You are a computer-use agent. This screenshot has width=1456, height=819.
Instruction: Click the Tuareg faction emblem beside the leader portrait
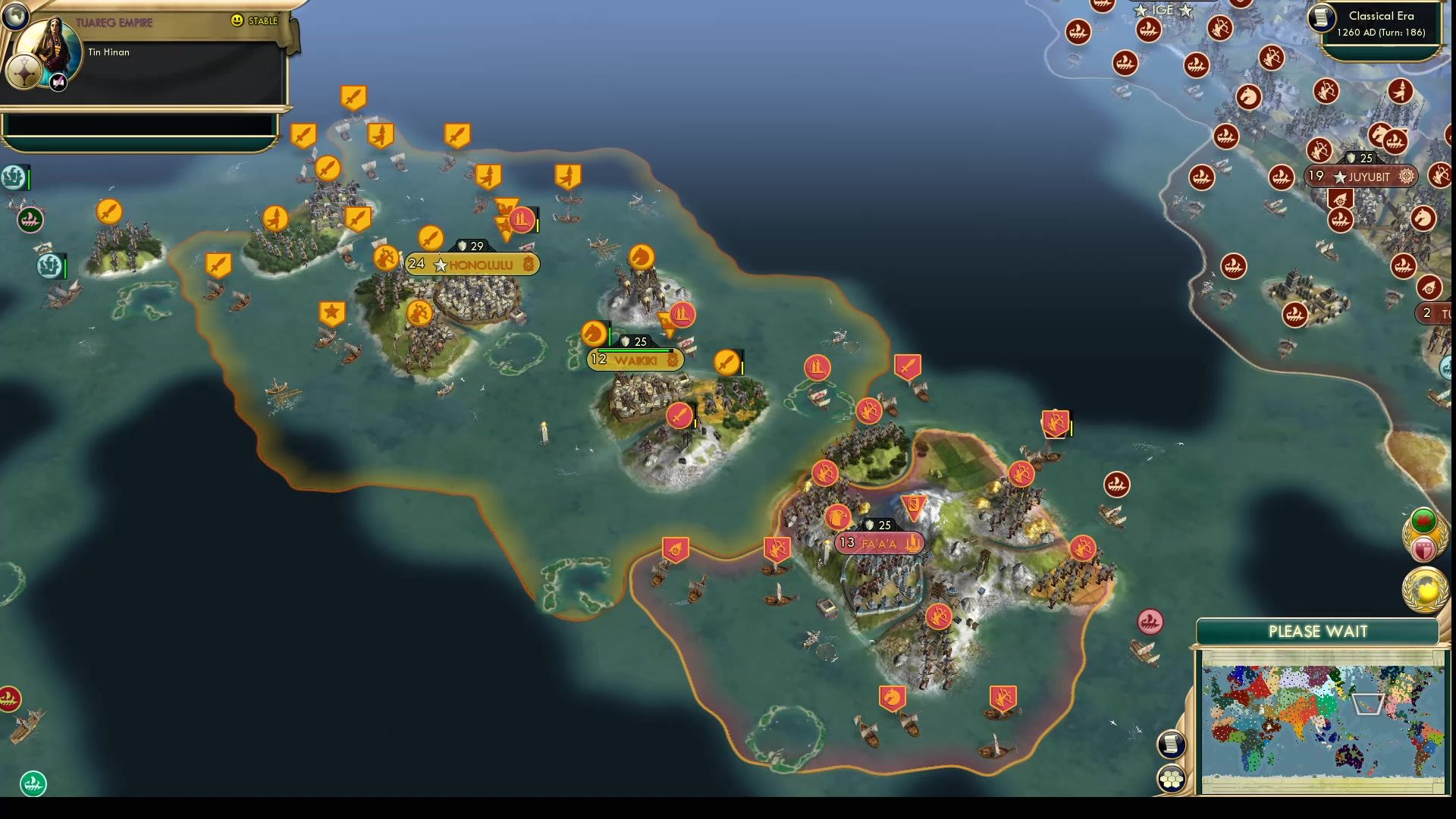point(25,72)
